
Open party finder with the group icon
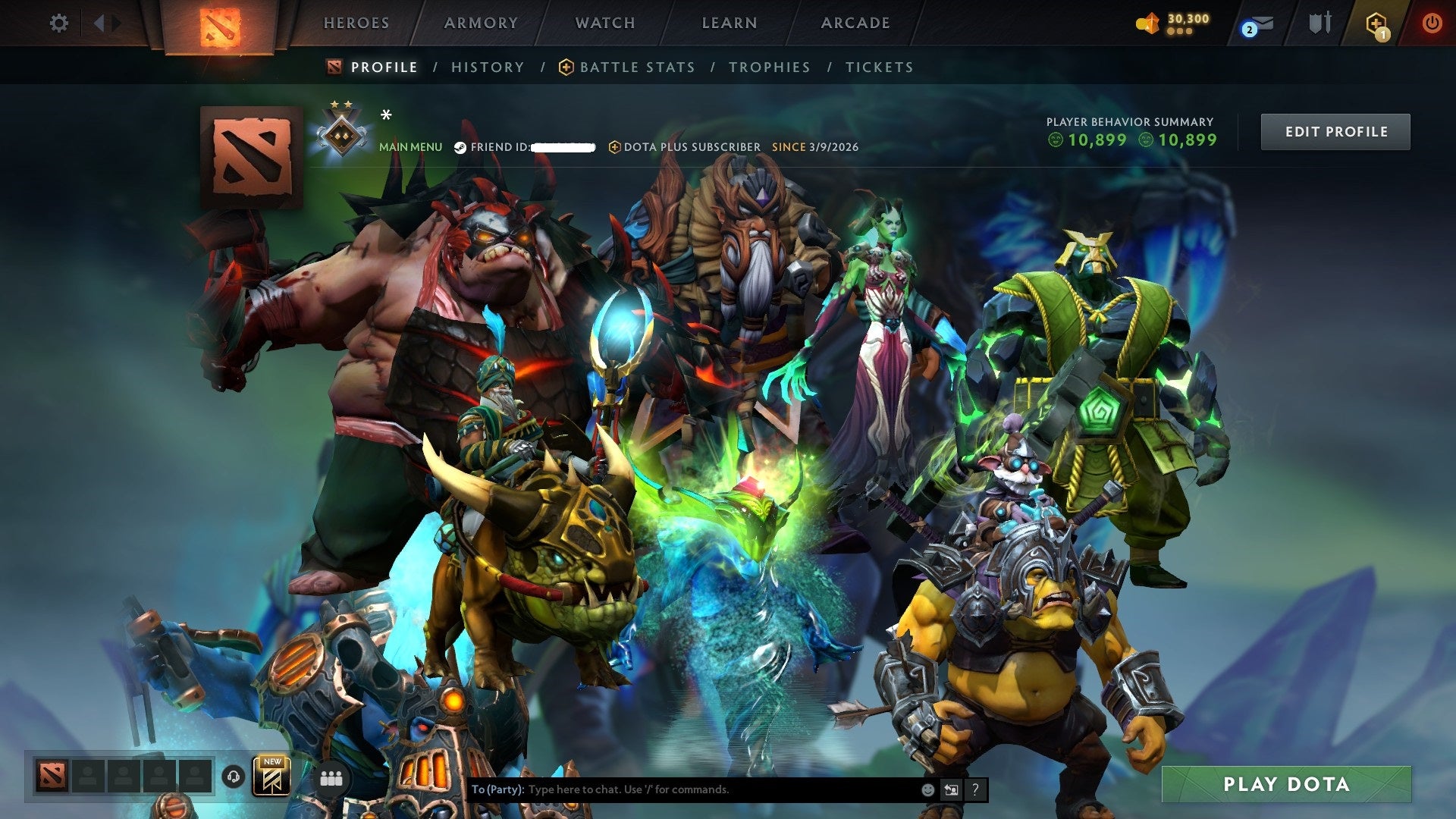click(331, 778)
